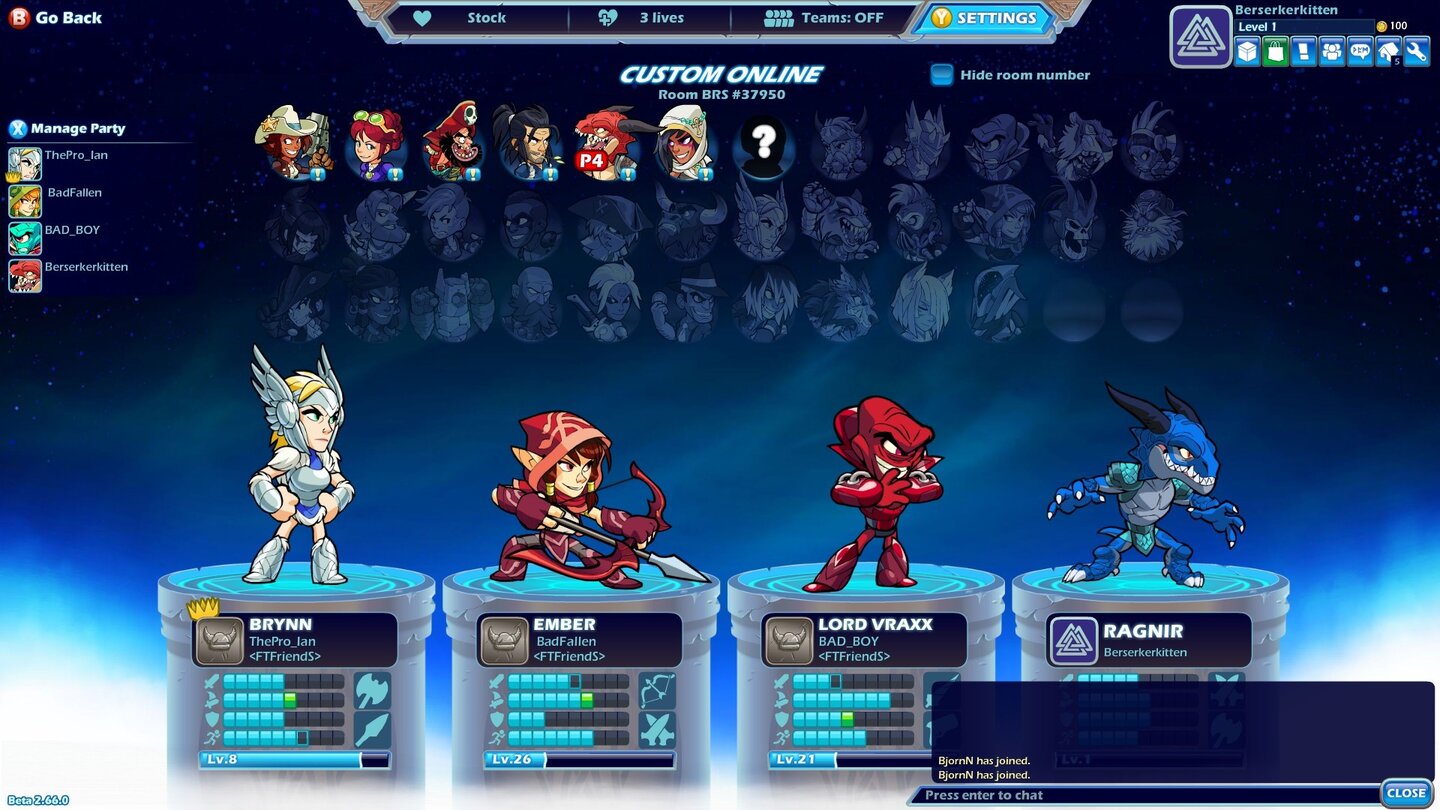Open the chat bubble messages icon
Image resolution: width=1440 pixels, height=810 pixels.
1361,51
